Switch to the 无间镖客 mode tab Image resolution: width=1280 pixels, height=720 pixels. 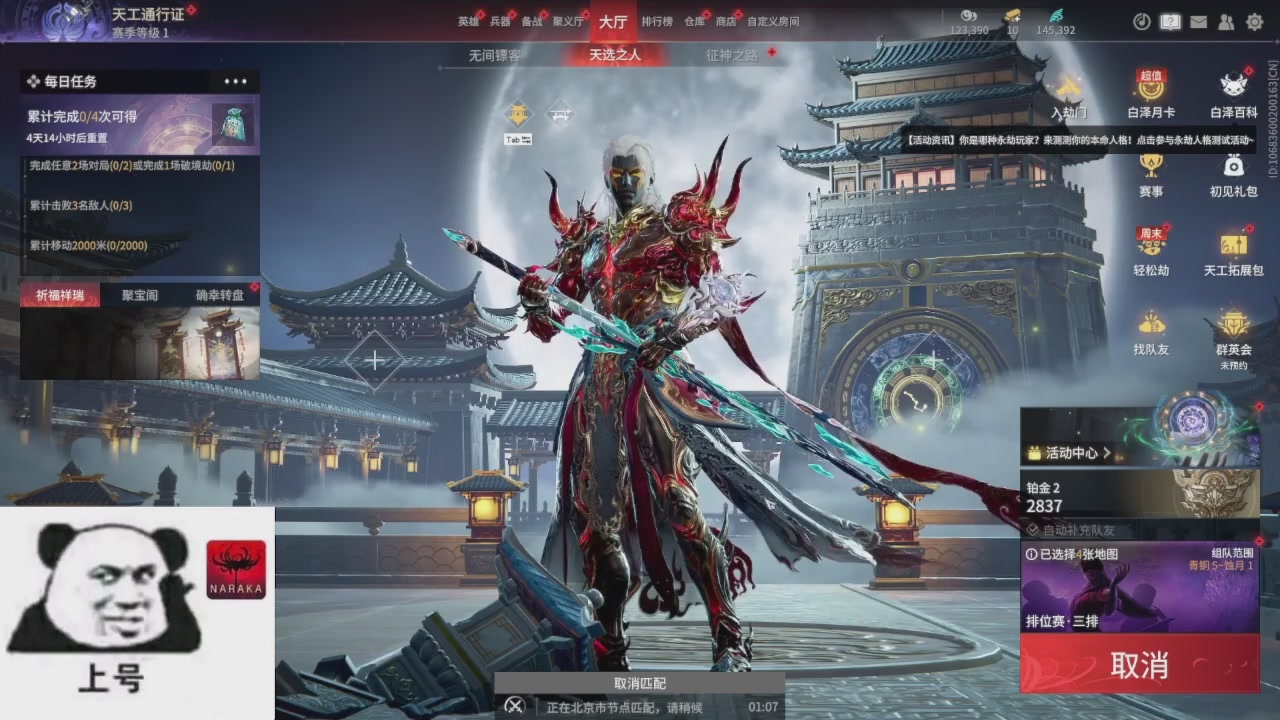click(x=494, y=55)
